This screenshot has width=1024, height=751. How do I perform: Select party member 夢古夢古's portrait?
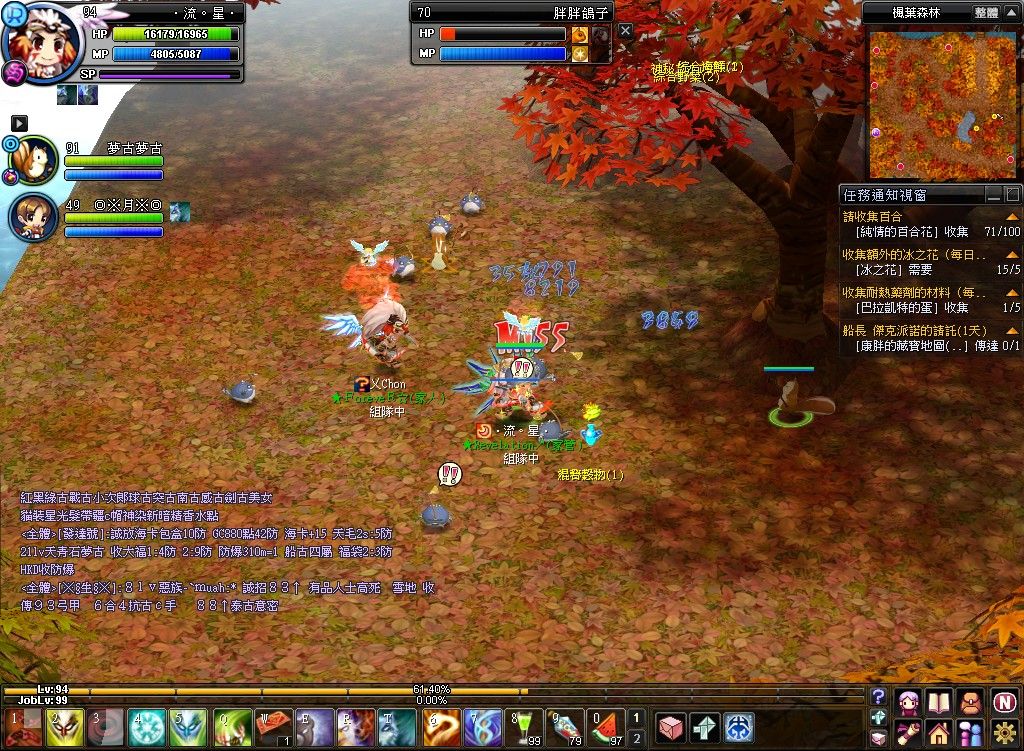tap(33, 160)
